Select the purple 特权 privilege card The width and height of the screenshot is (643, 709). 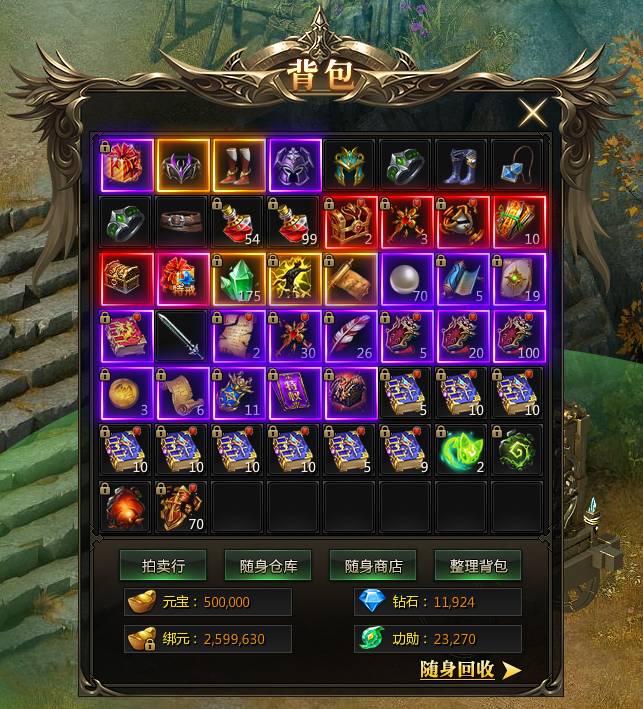(x=294, y=393)
